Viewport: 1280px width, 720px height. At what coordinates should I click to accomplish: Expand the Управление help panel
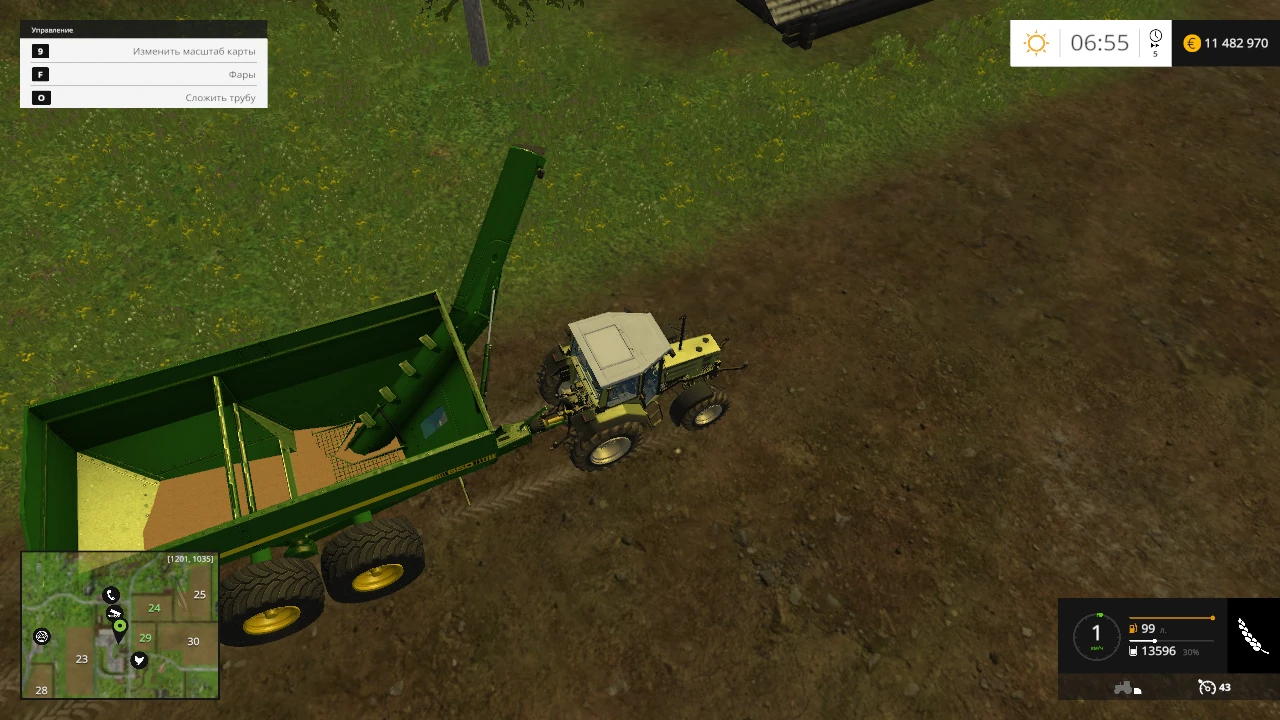(x=145, y=29)
